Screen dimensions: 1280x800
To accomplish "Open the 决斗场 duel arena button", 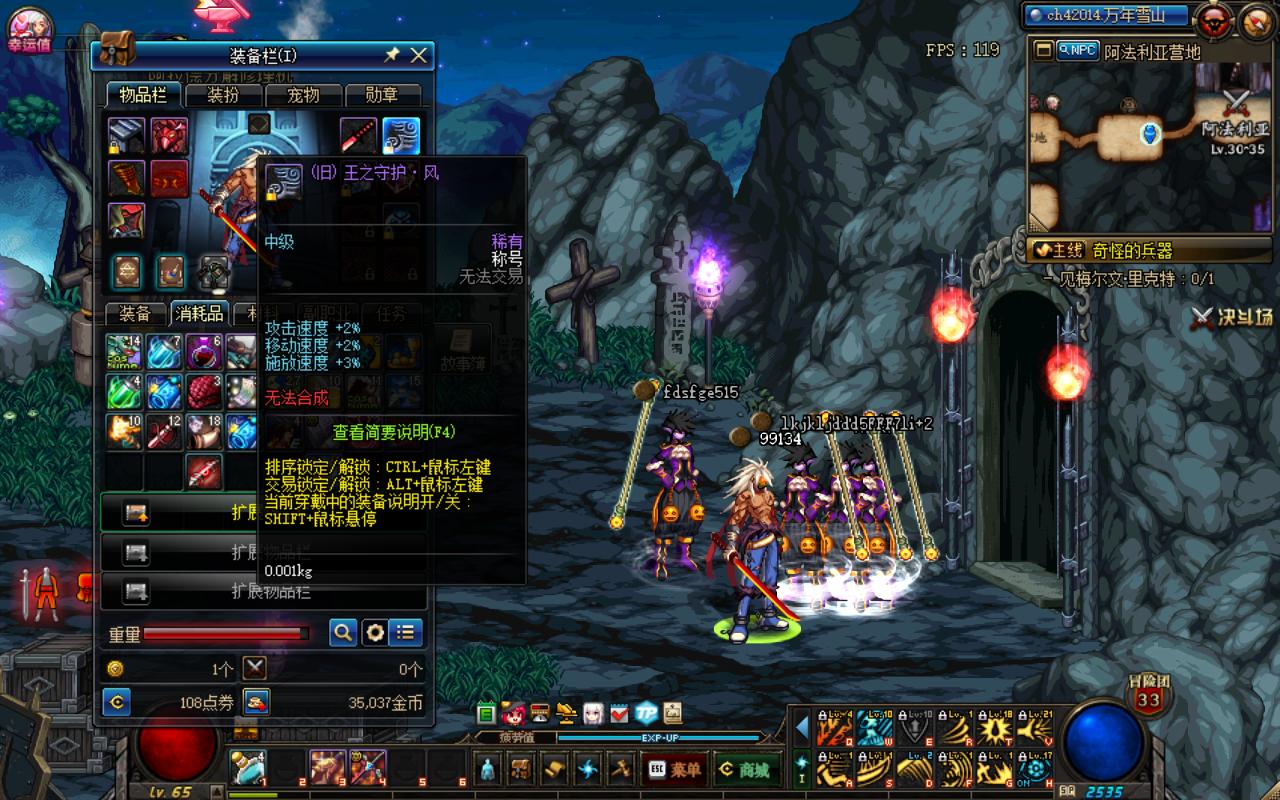I will 1232,318.
